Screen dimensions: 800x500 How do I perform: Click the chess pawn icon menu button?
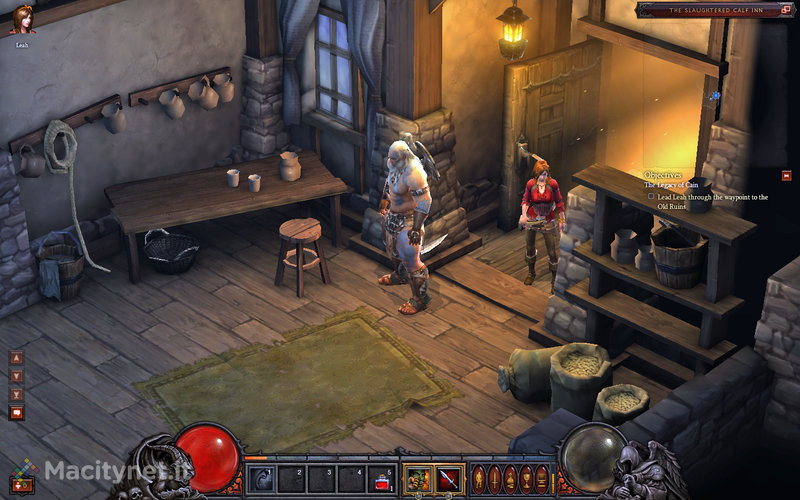510,478
